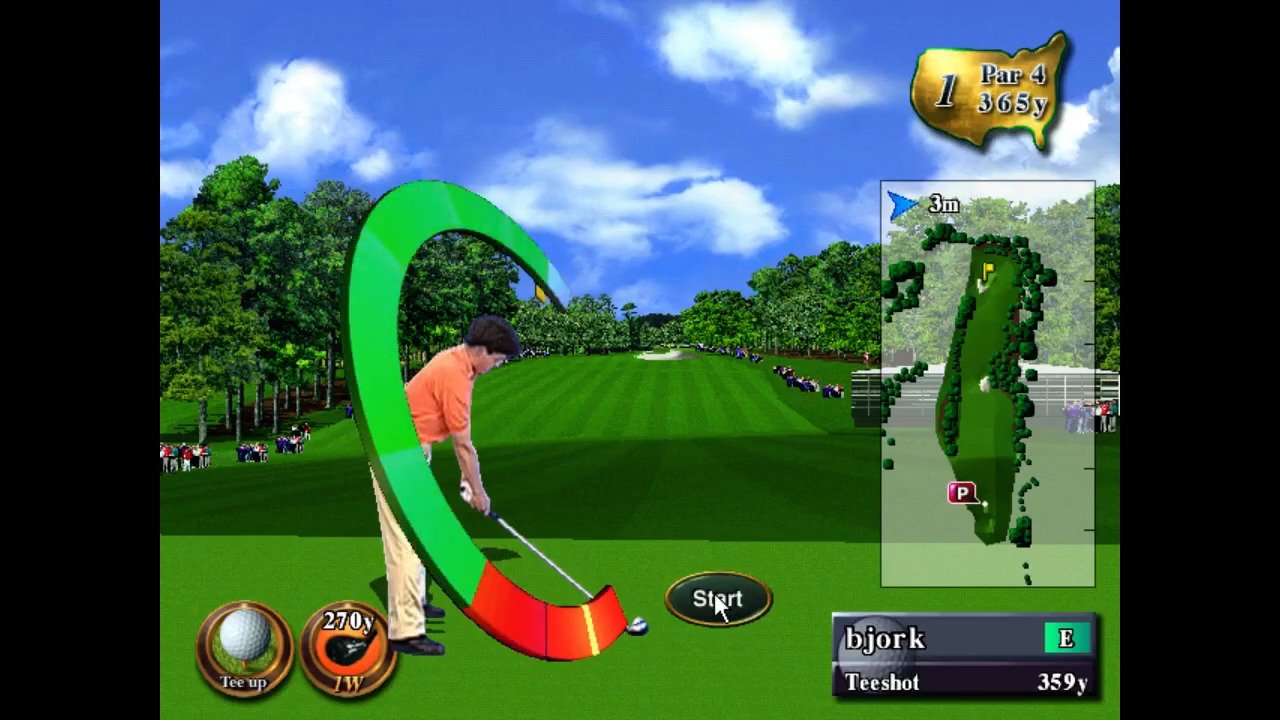Click the red swing power zone
Image resolution: width=1280 pixels, height=720 pixels.
545,620
